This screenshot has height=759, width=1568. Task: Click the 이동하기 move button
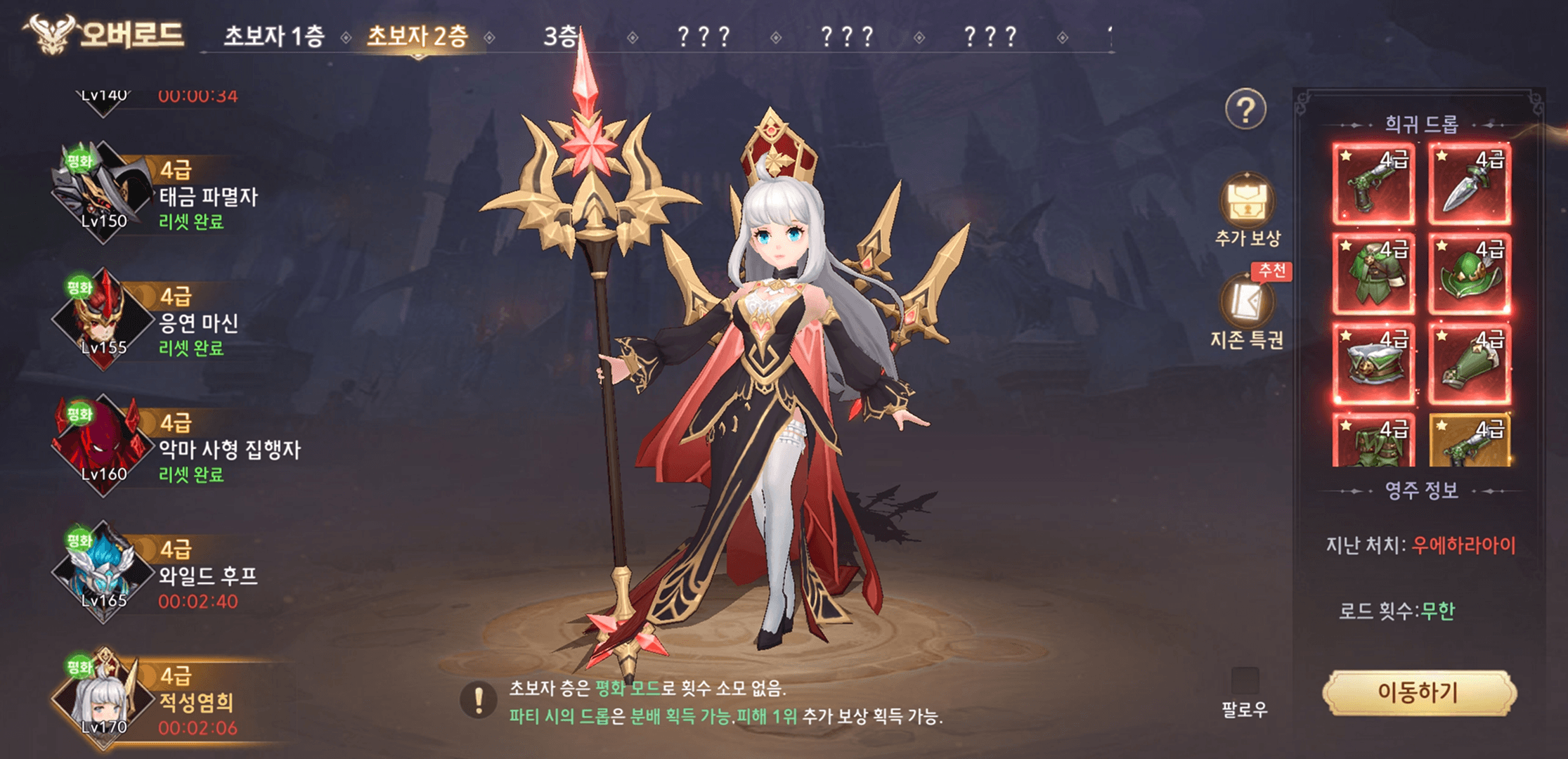point(1418,693)
